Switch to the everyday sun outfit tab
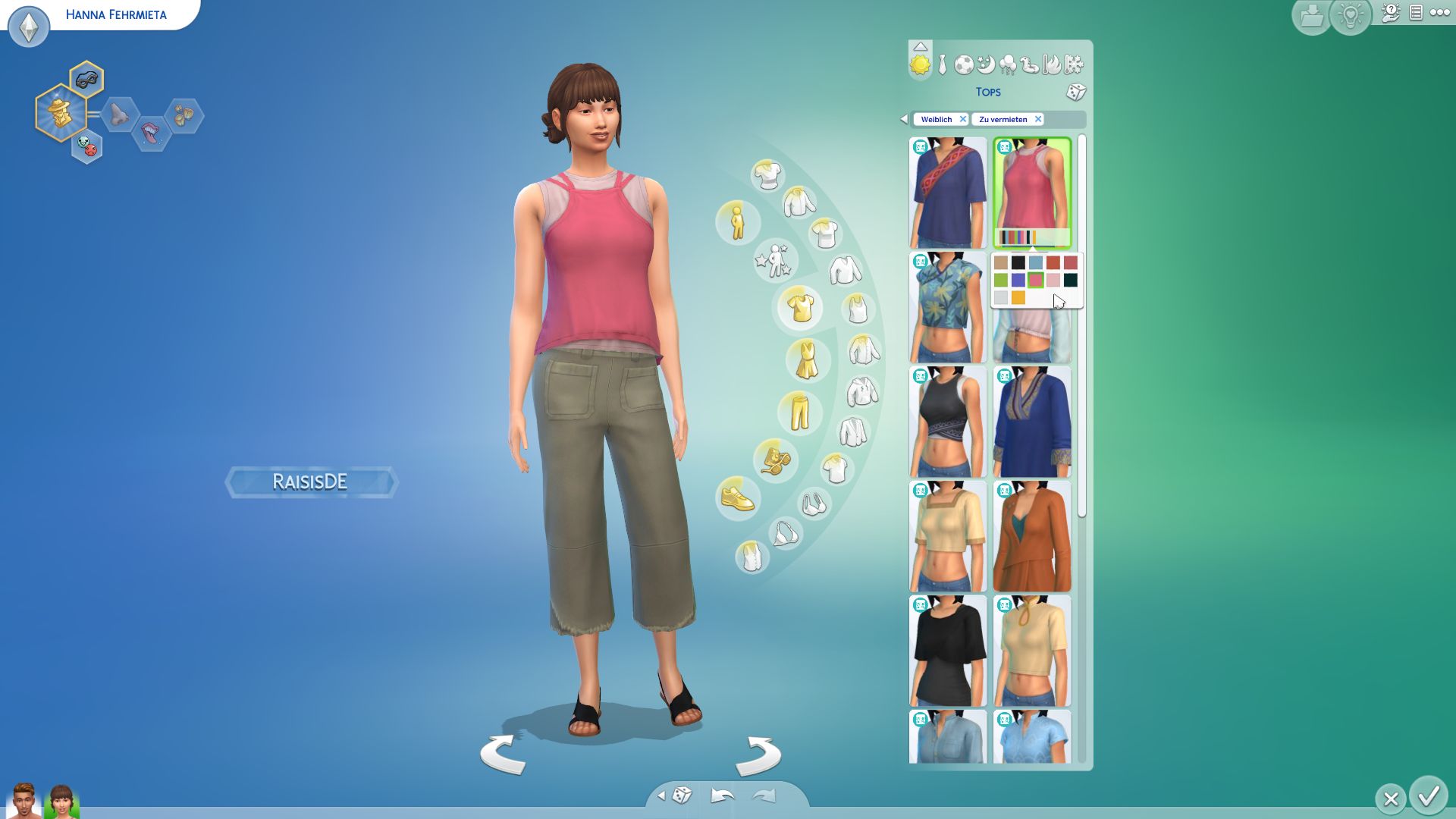This screenshot has height=819, width=1456. pos(920,65)
